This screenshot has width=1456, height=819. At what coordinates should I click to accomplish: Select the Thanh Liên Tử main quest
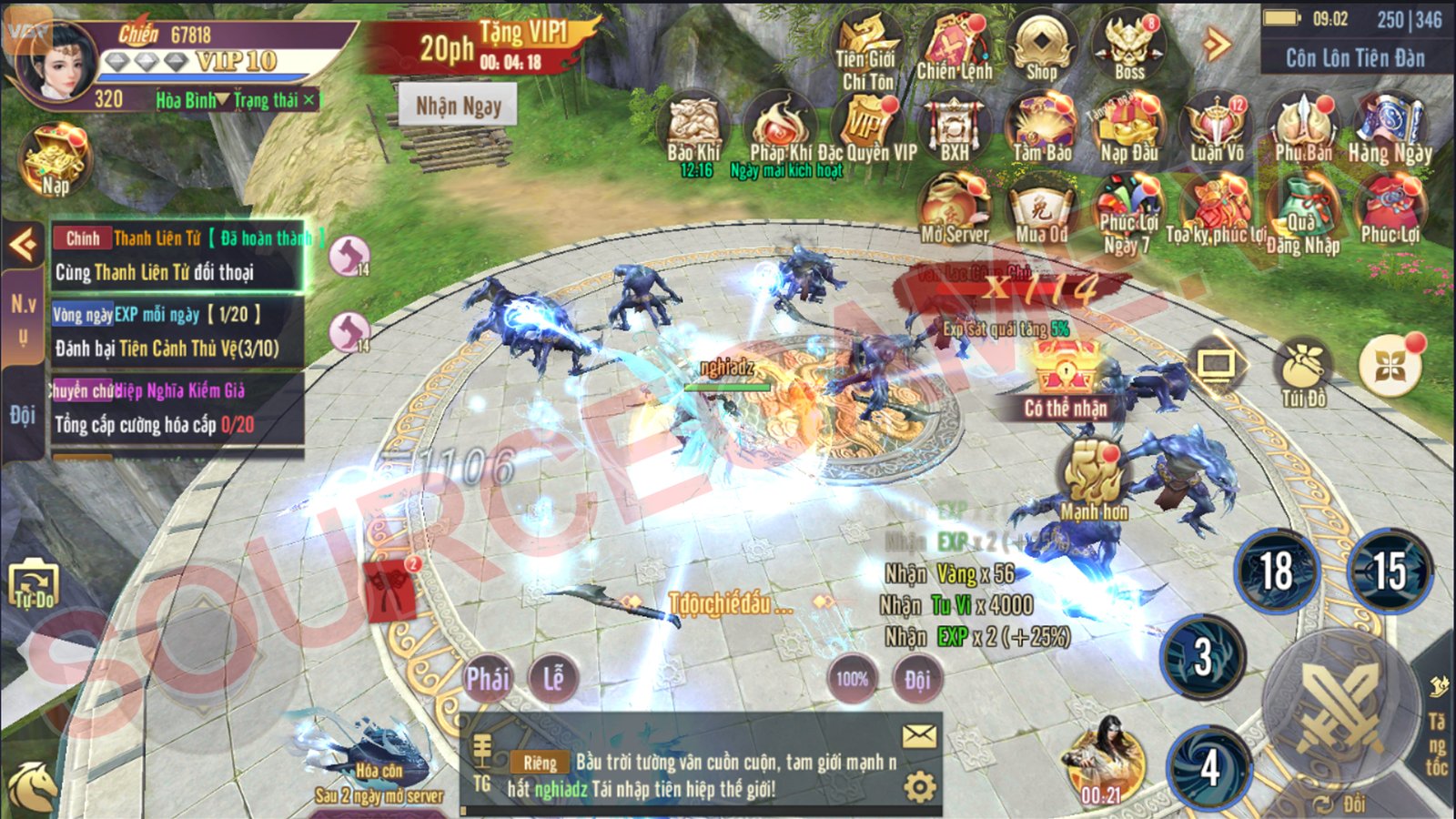pos(177,256)
